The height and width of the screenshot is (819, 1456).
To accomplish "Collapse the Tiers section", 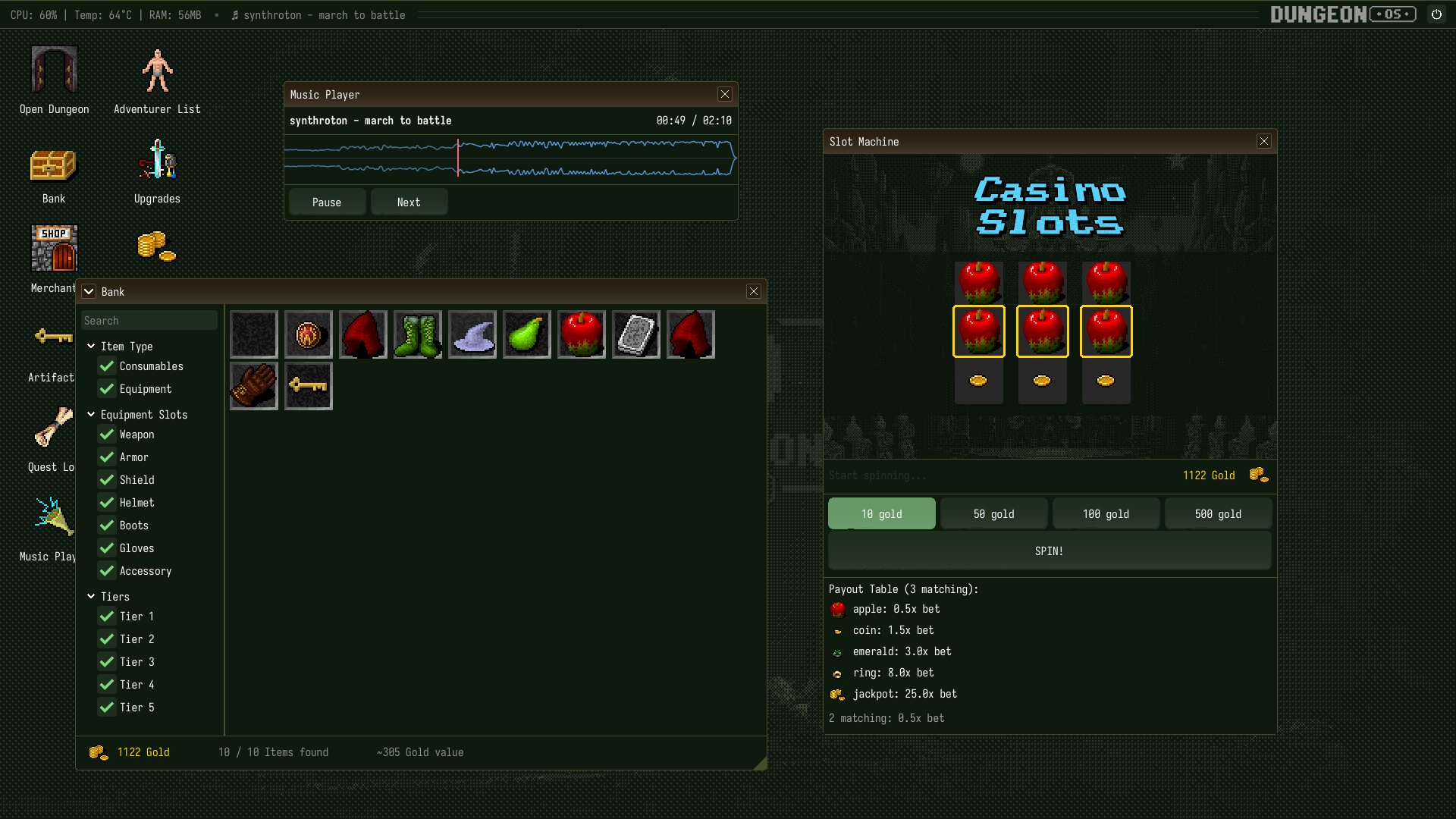I will (x=91, y=597).
